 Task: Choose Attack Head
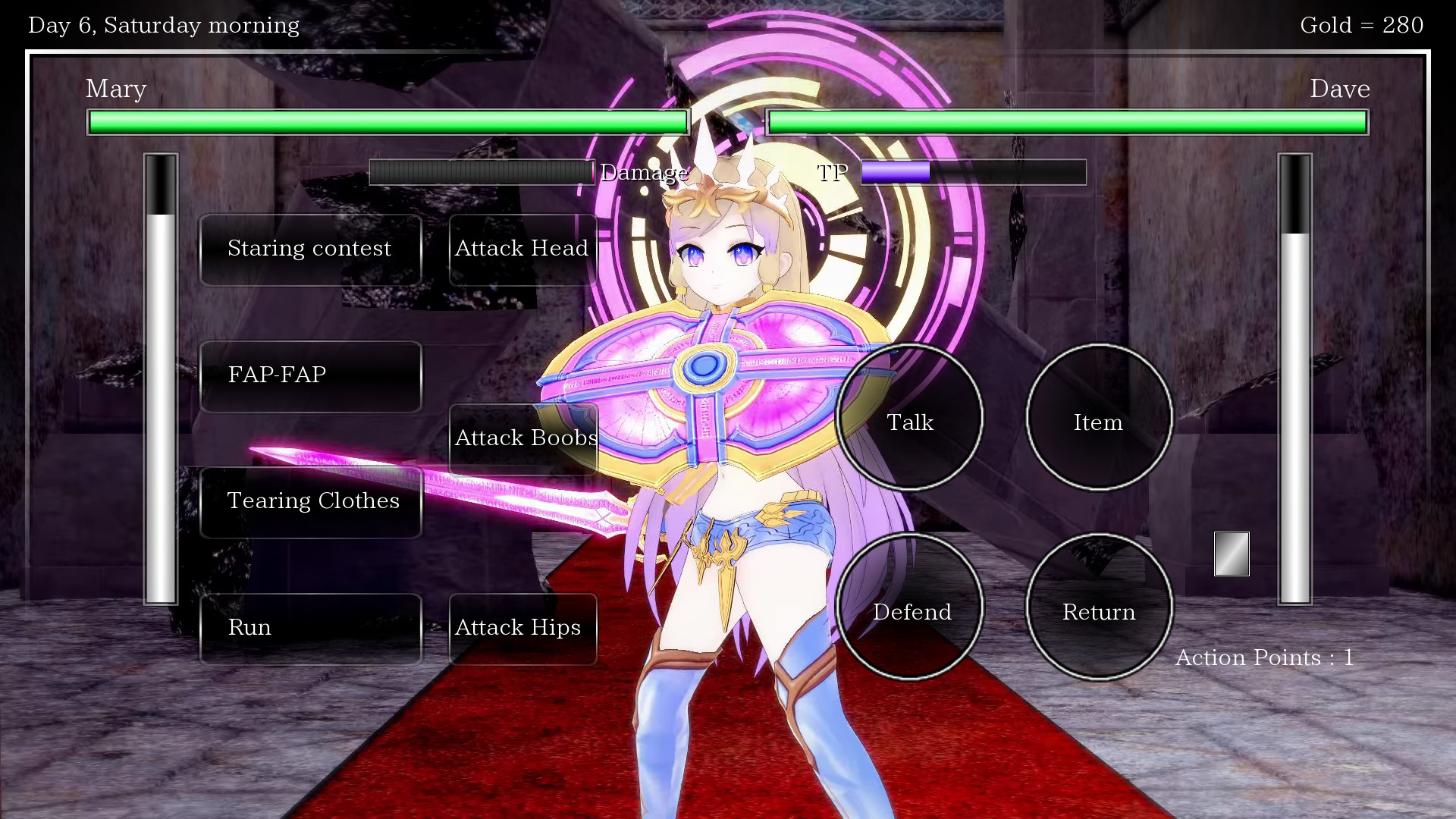(522, 249)
